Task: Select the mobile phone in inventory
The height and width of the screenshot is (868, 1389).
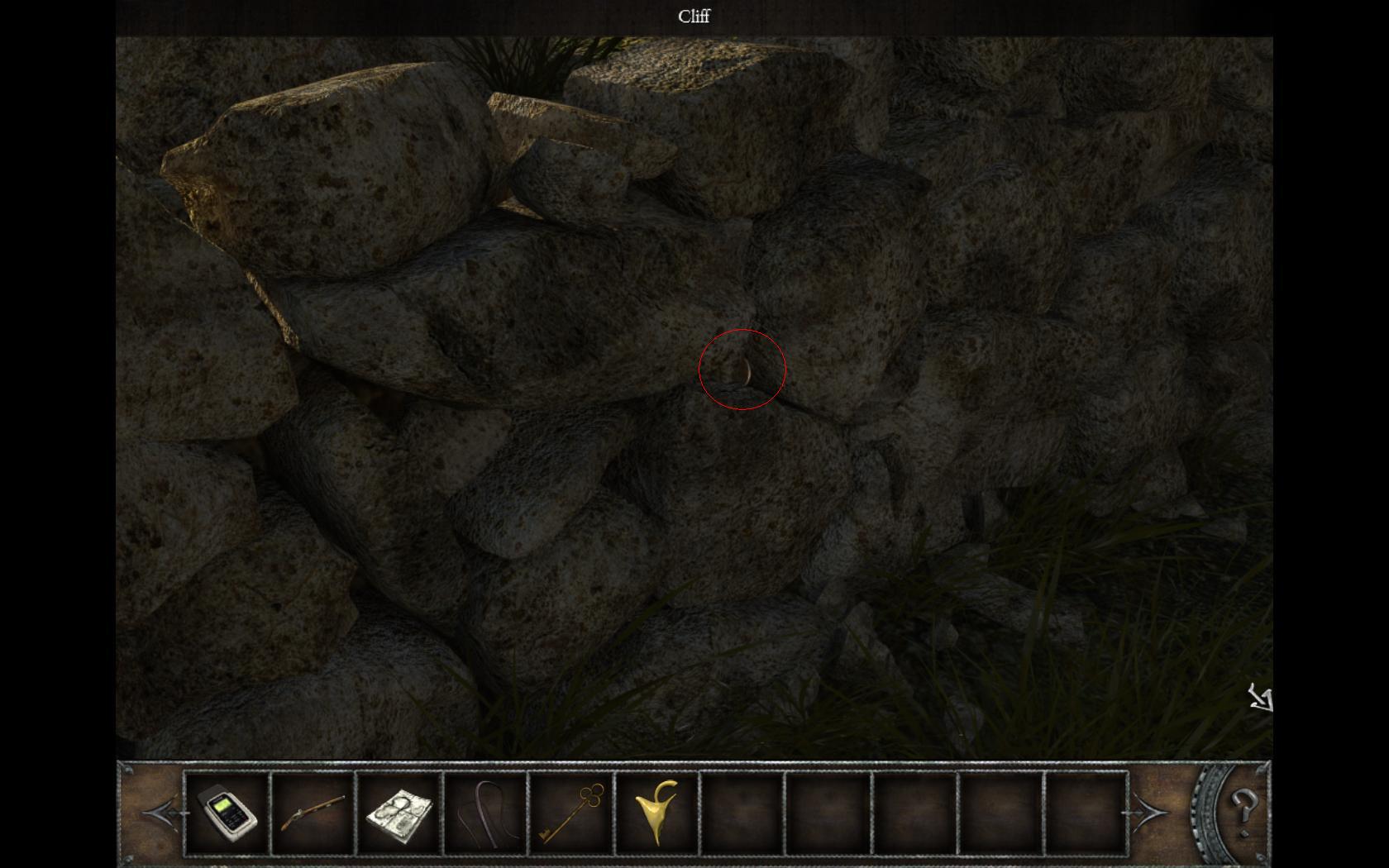Action: coord(228,813)
